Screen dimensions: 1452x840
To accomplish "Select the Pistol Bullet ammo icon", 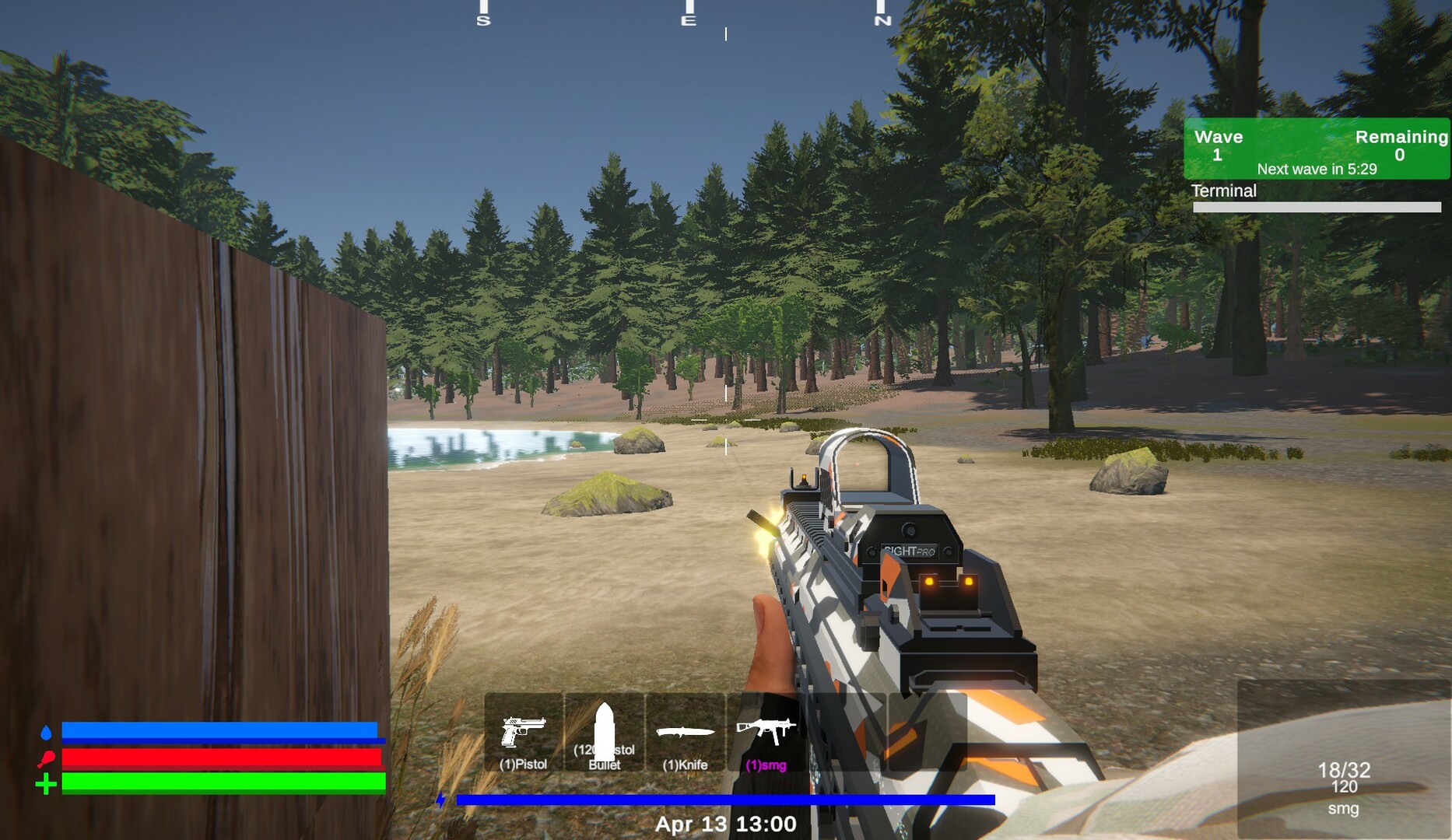I will tap(605, 731).
